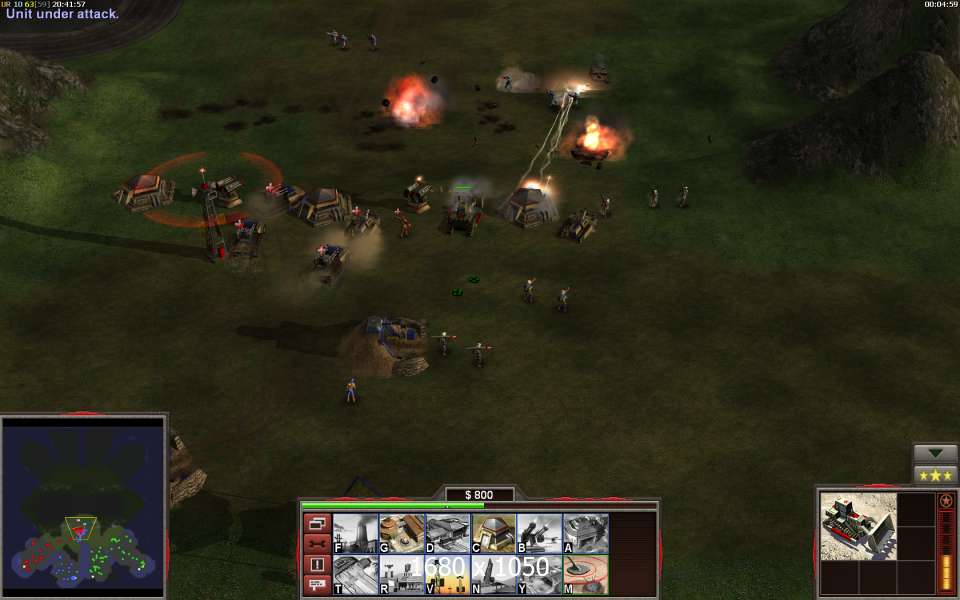
Task: Select the missile silo build icon marked N
Action: pyautogui.click(x=493, y=575)
